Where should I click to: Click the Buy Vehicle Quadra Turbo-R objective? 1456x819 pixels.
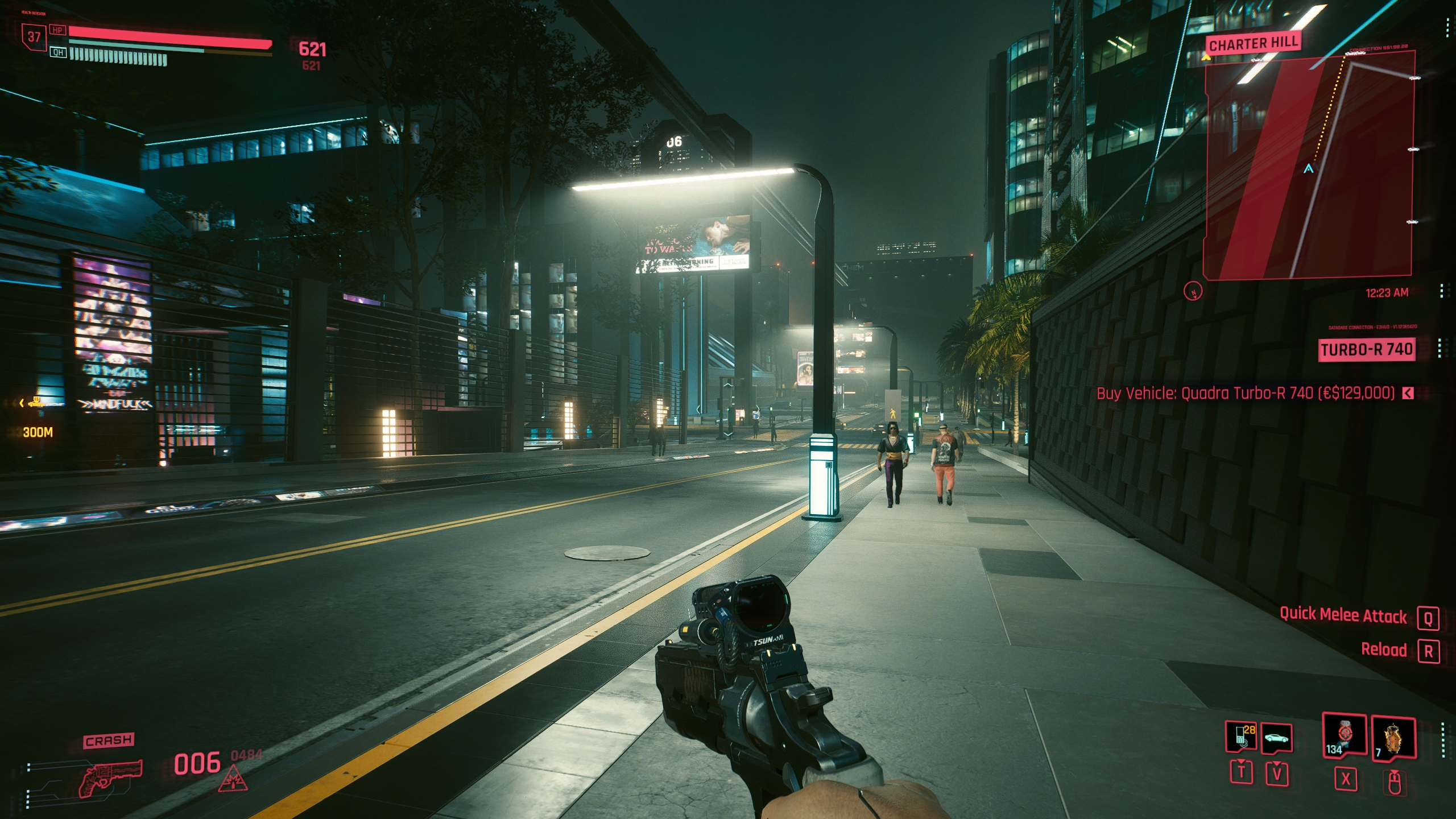[1246, 393]
